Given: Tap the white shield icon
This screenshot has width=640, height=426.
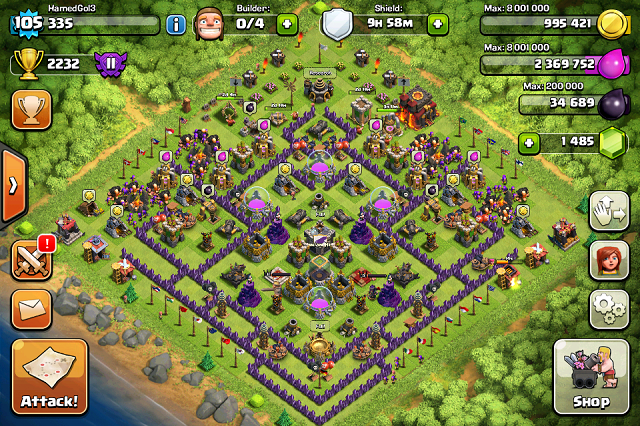Looking at the screenshot, I should point(337,22).
